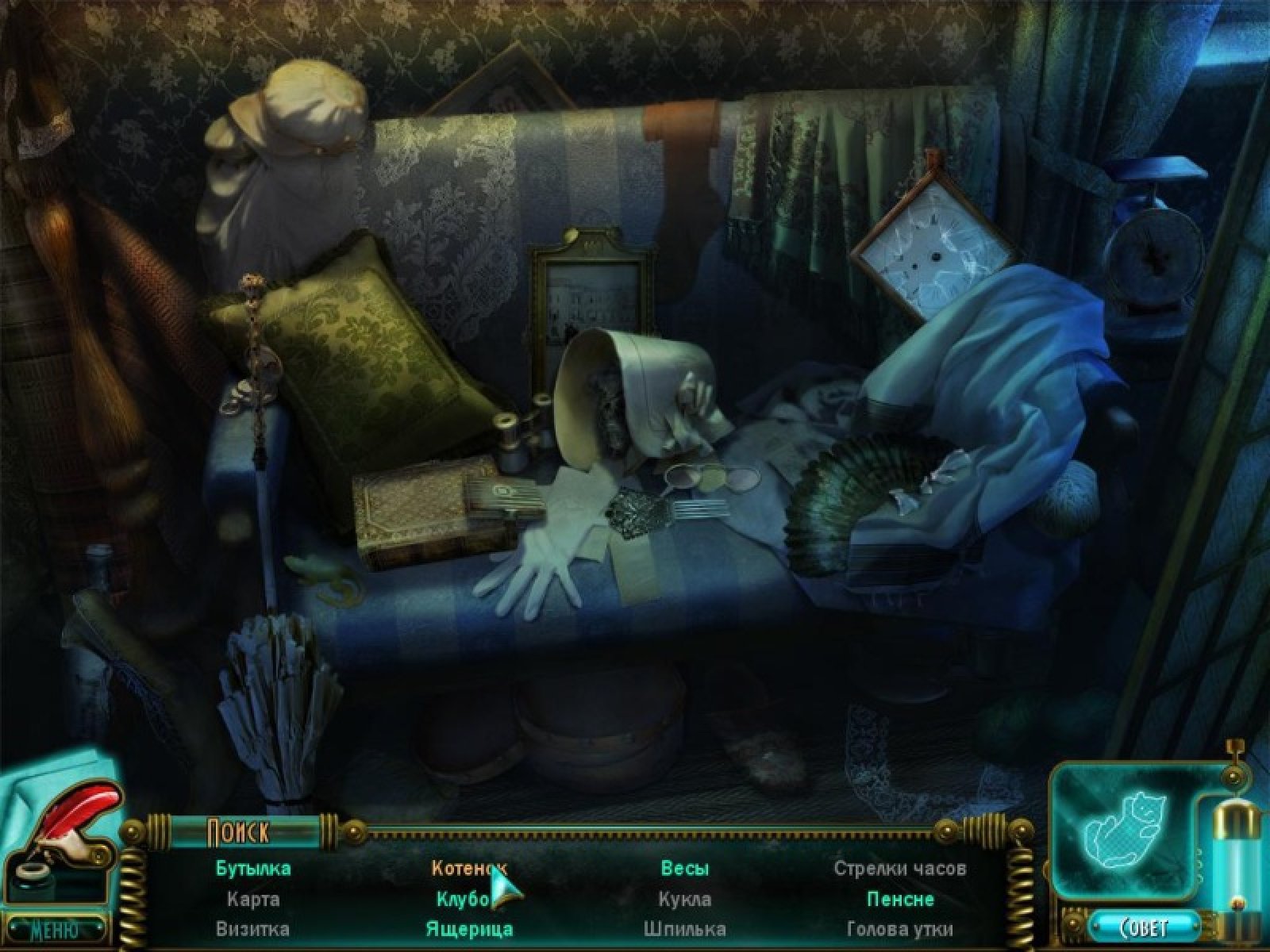Select Бутылка in the search list

click(x=253, y=868)
